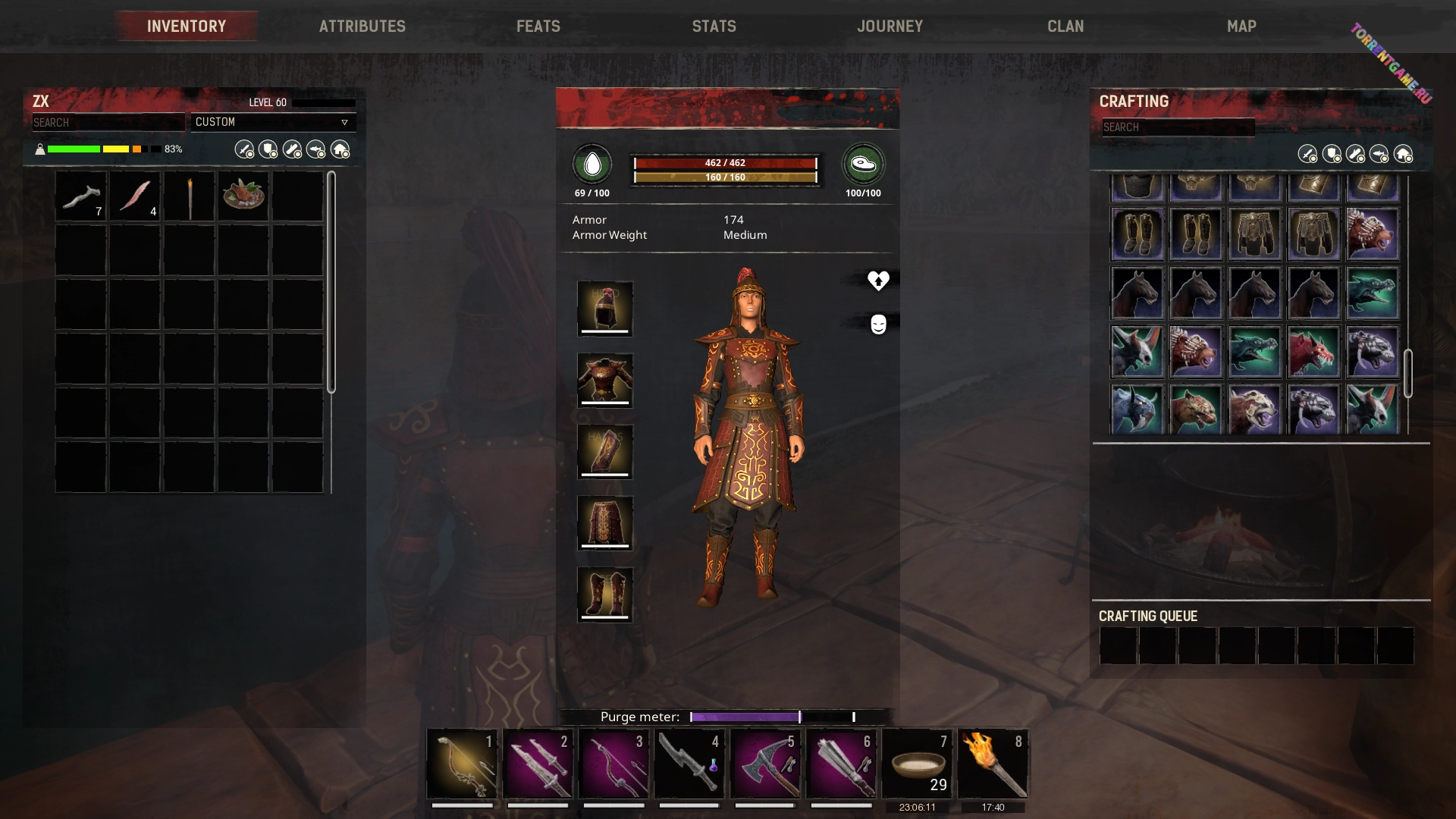Click the inventory search field

pyautogui.click(x=108, y=122)
